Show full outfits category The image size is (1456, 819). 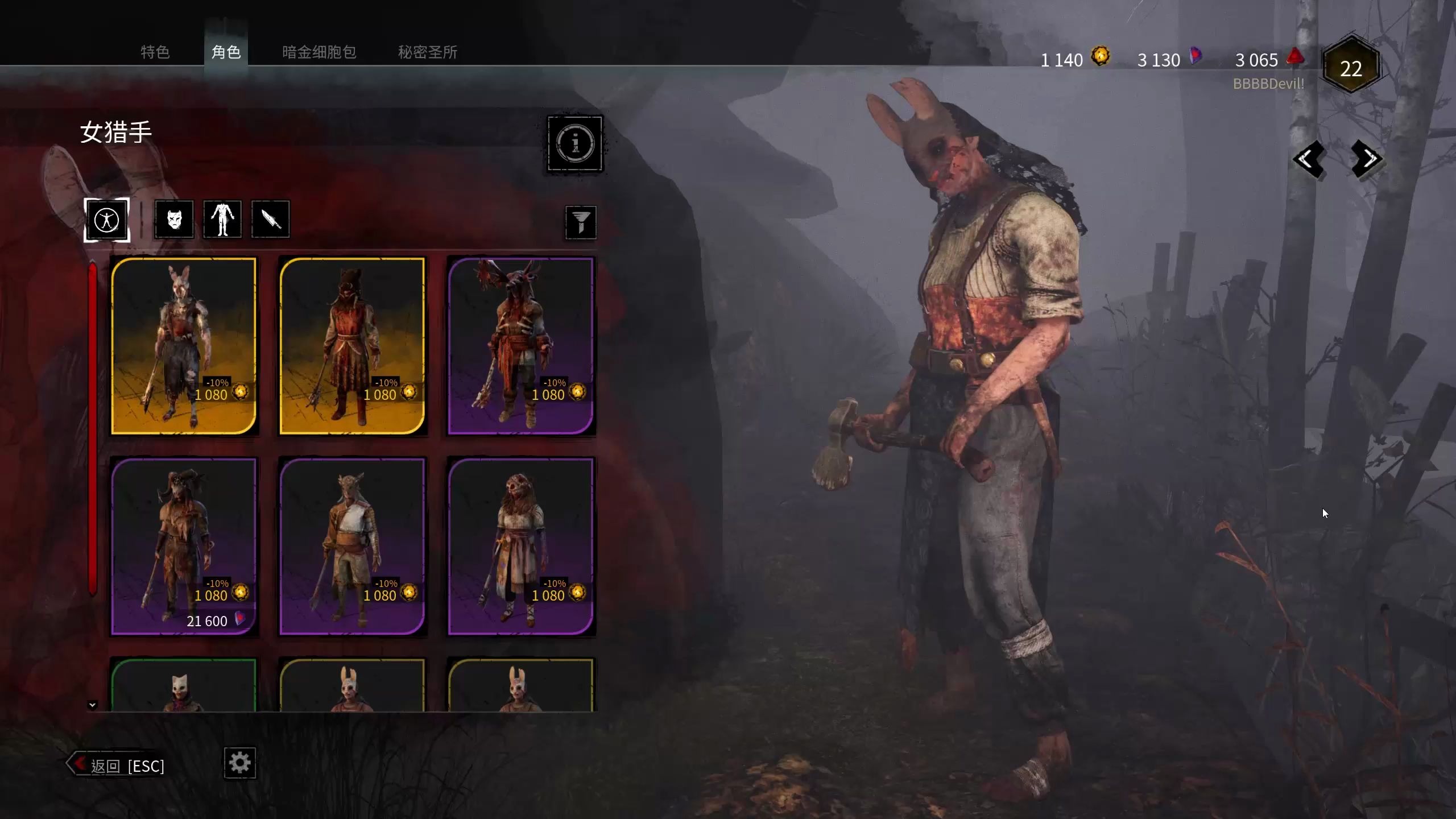click(107, 220)
